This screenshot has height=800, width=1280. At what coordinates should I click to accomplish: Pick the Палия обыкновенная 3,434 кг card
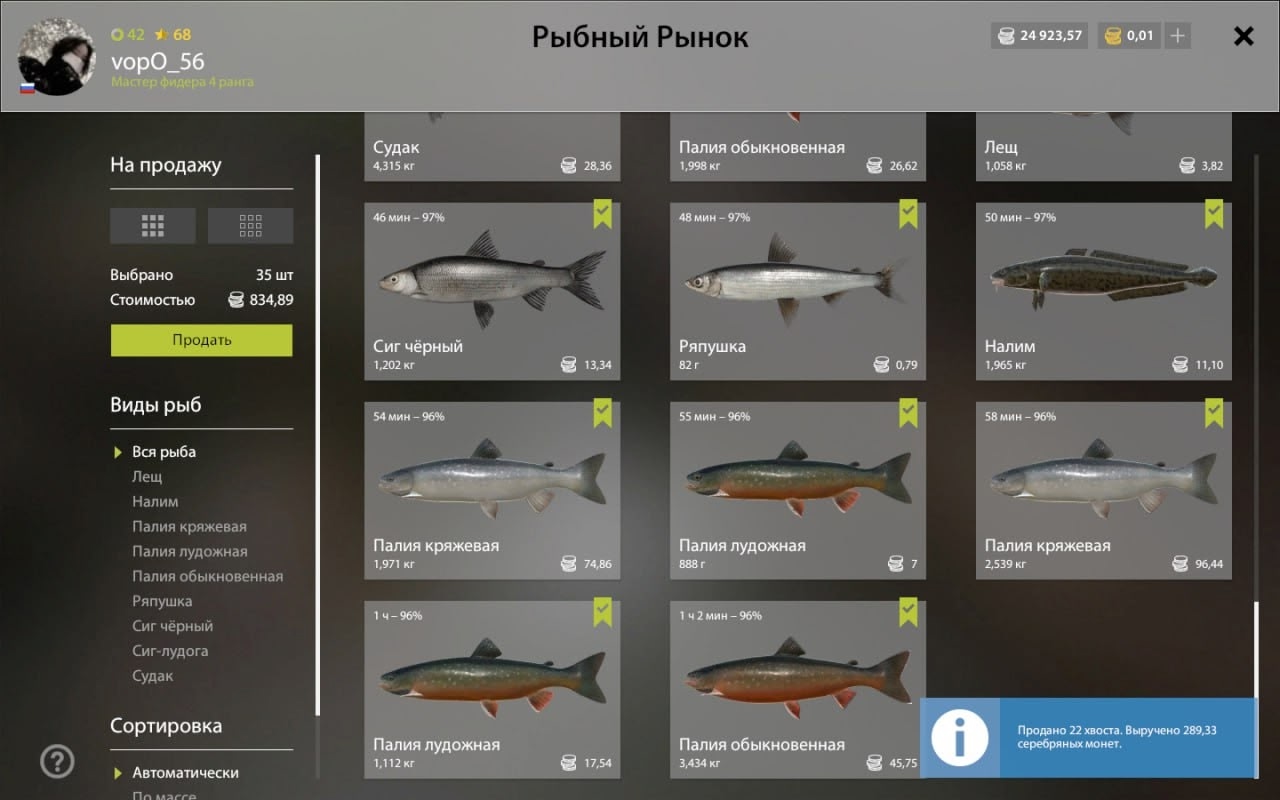pyautogui.click(x=797, y=689)
